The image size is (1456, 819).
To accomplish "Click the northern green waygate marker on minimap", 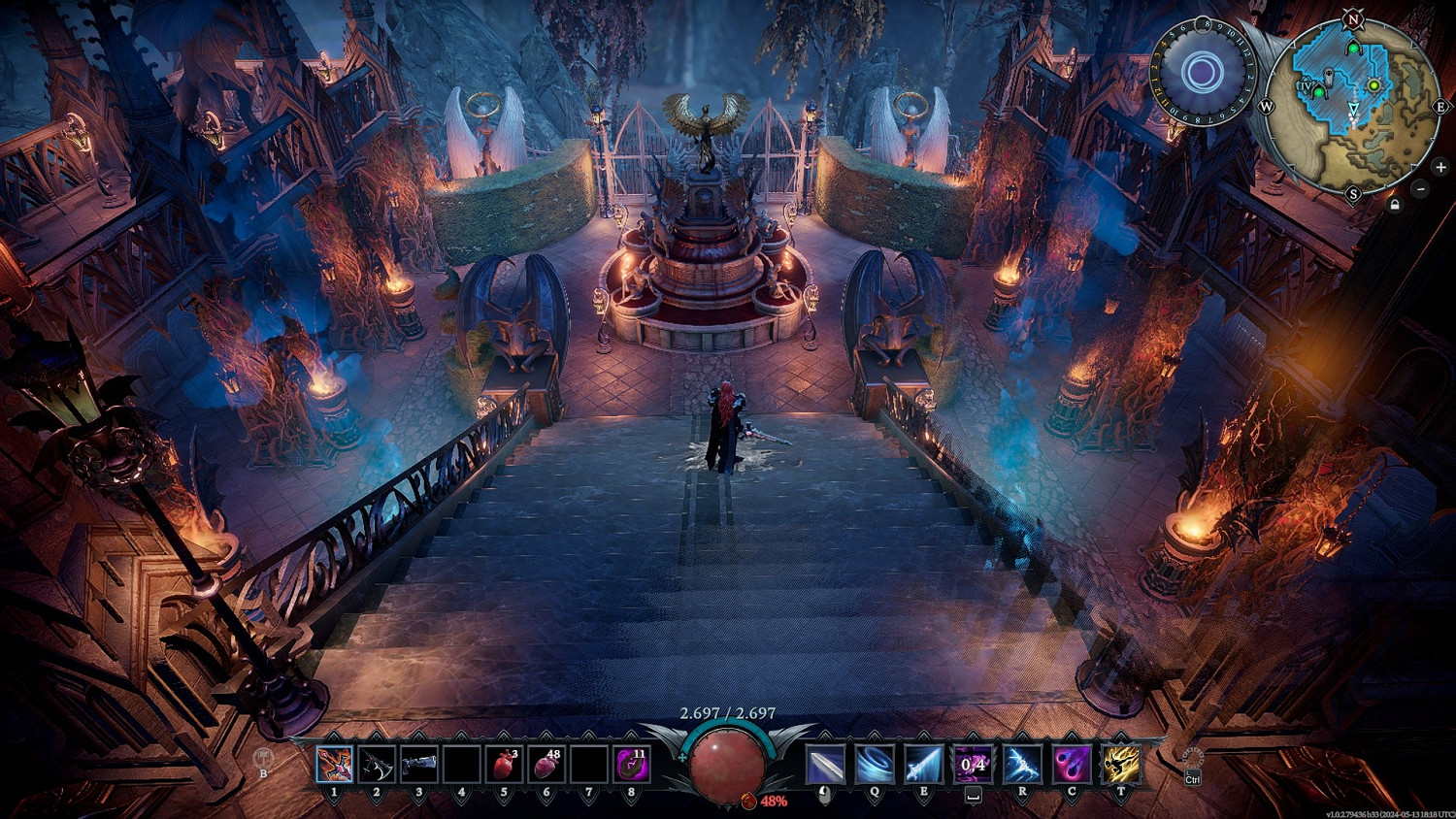I will [1353, 49].
